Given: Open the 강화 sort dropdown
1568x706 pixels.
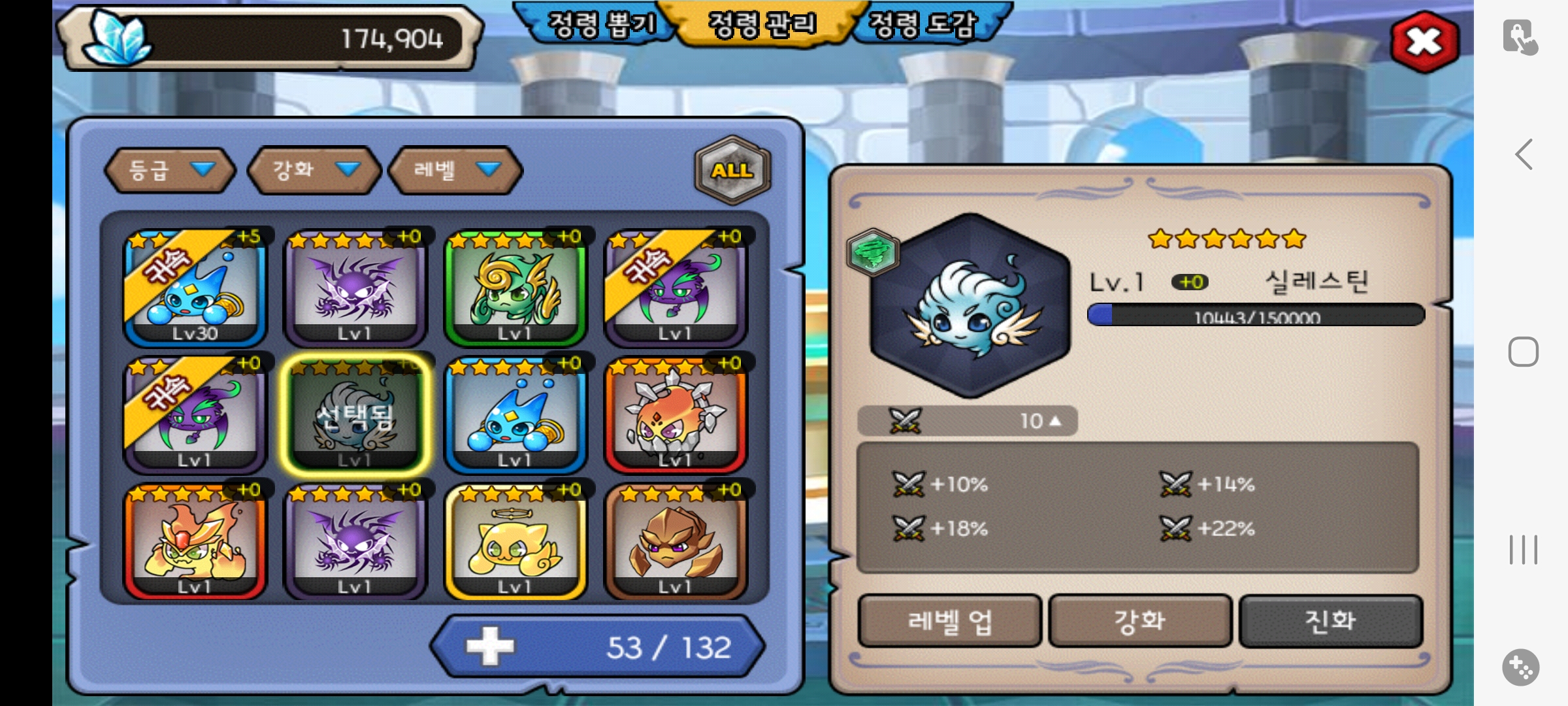Looking at the screenshot, I should (x=314, y=170).
